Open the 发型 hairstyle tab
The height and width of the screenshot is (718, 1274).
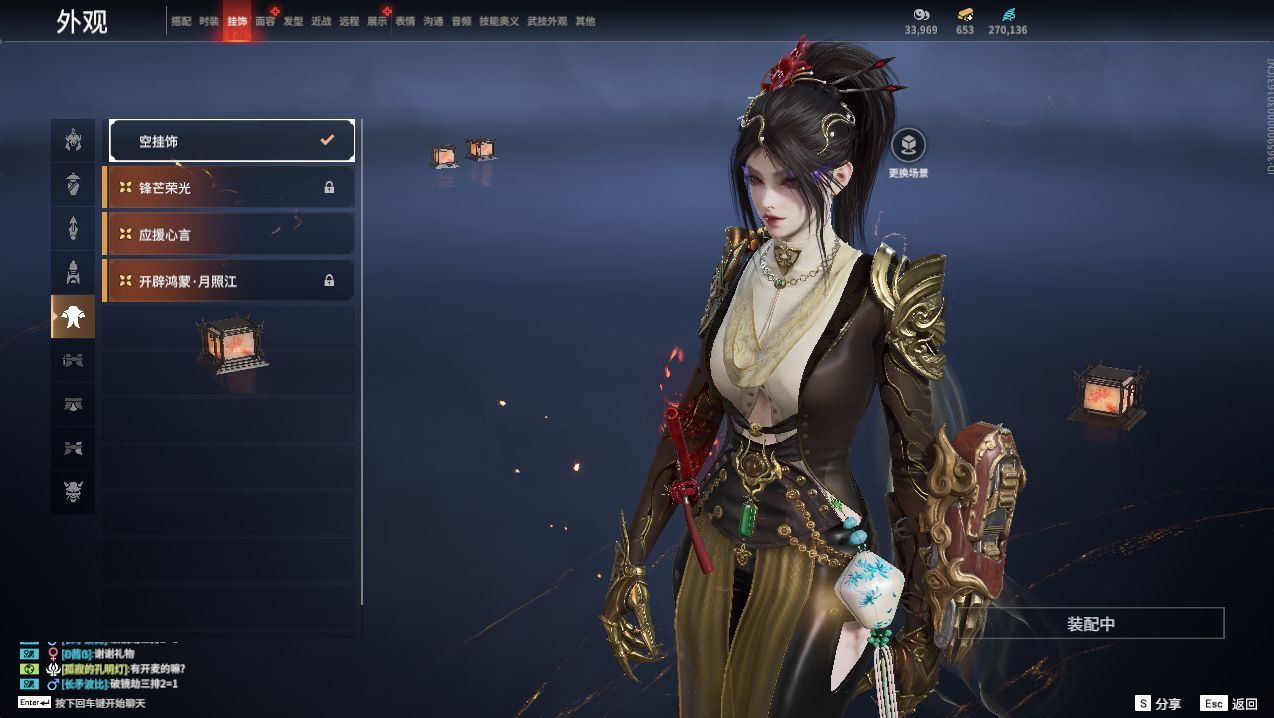293,21
